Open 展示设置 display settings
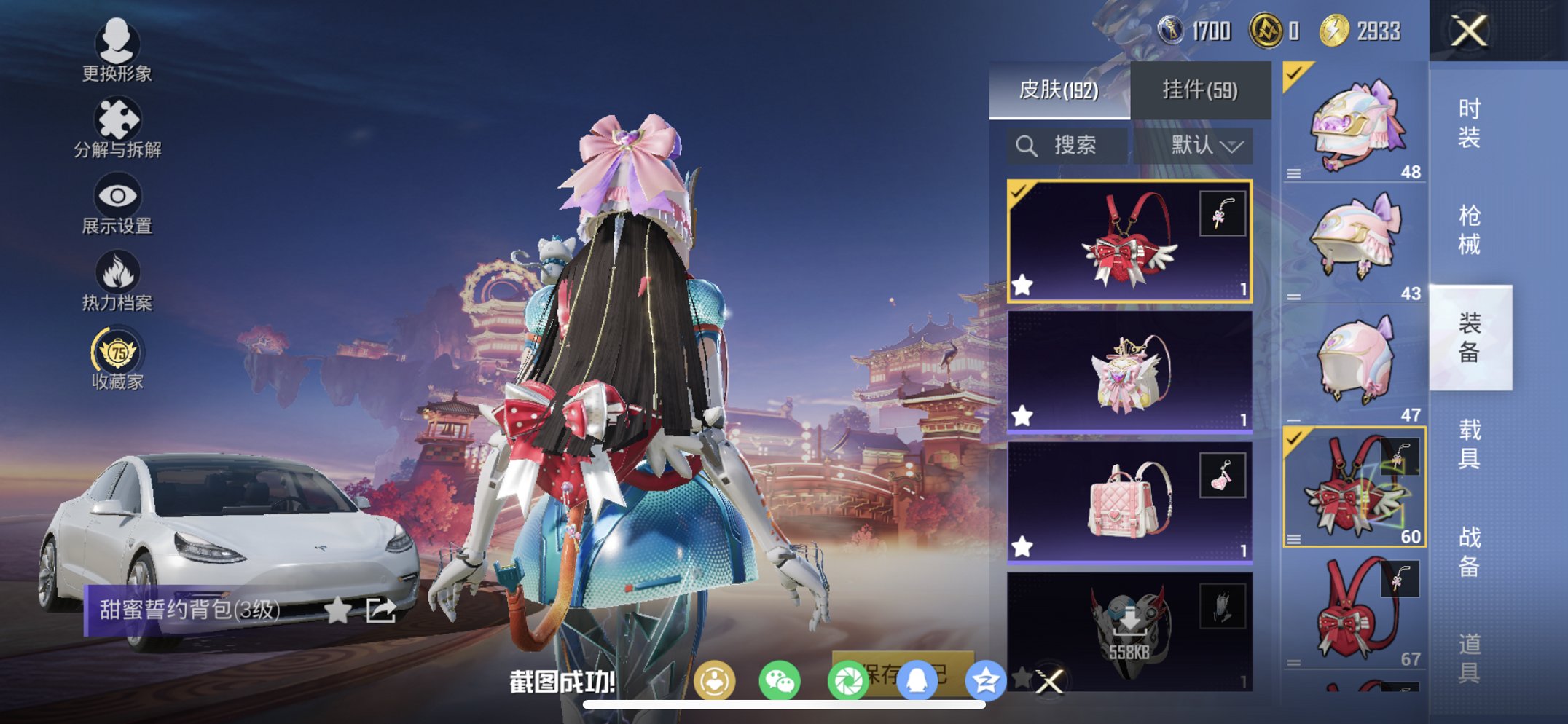 (117, 199)
